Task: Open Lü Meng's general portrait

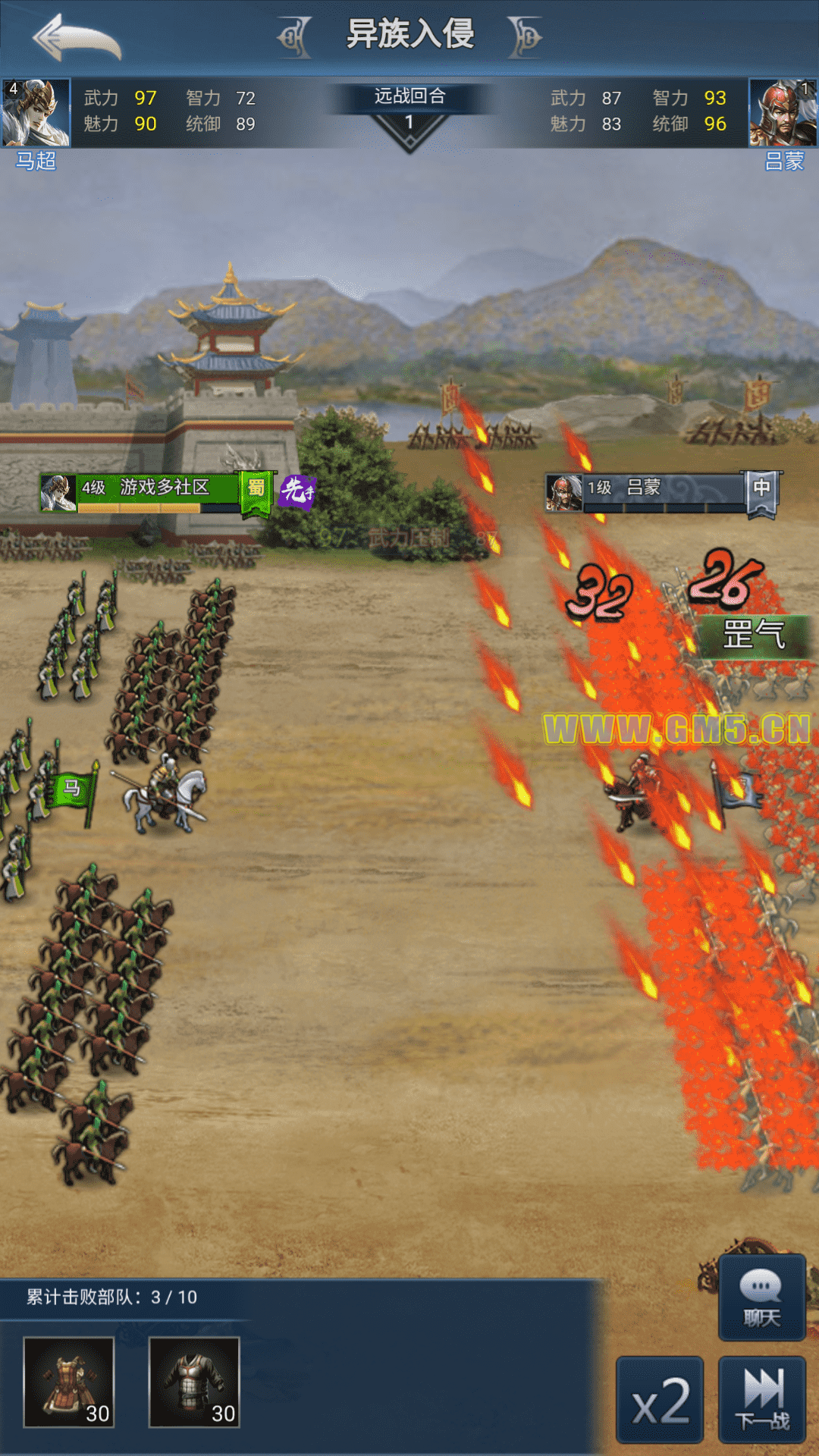Action: pos(783,112)
